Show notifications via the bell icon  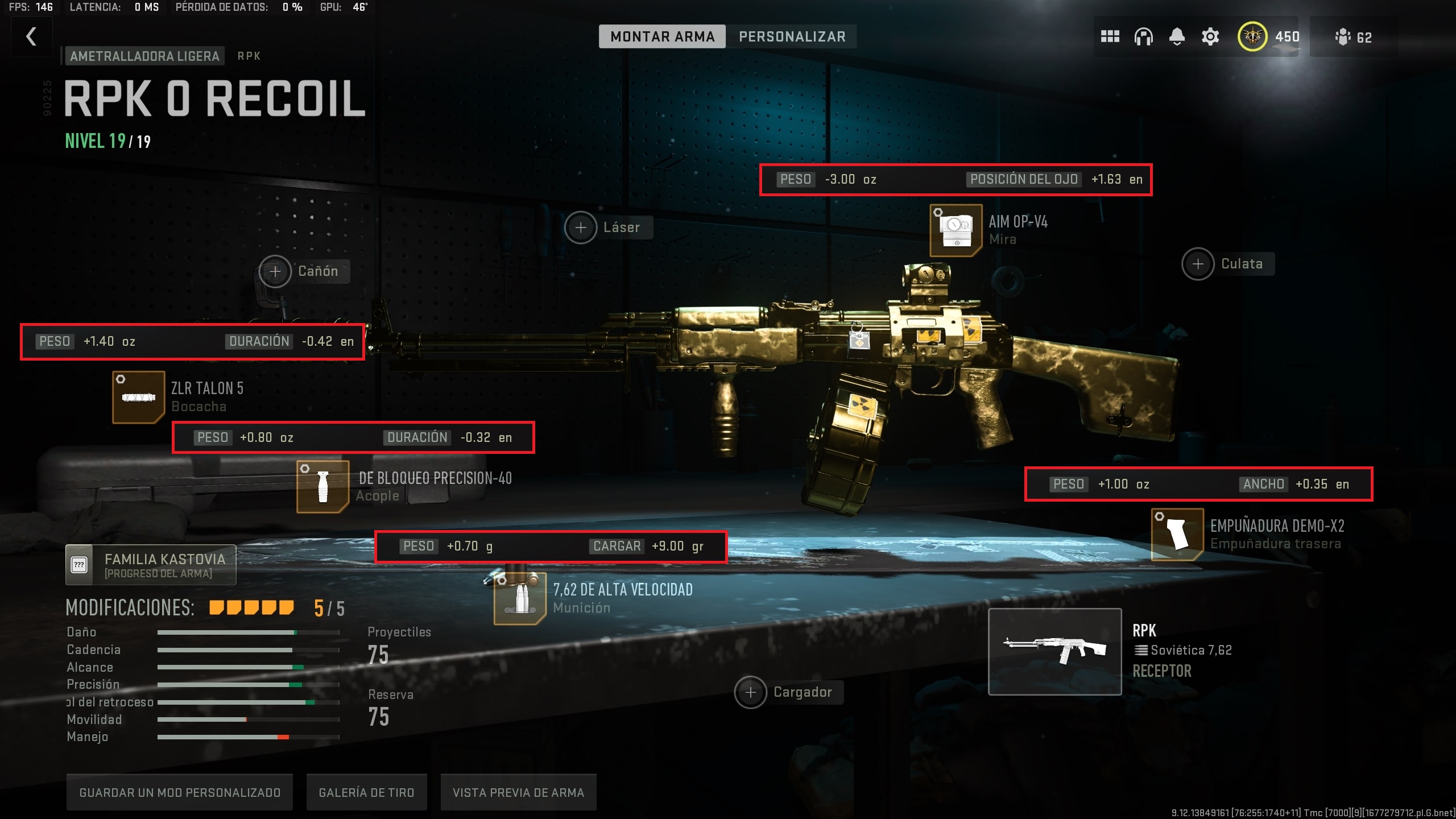1177,37
